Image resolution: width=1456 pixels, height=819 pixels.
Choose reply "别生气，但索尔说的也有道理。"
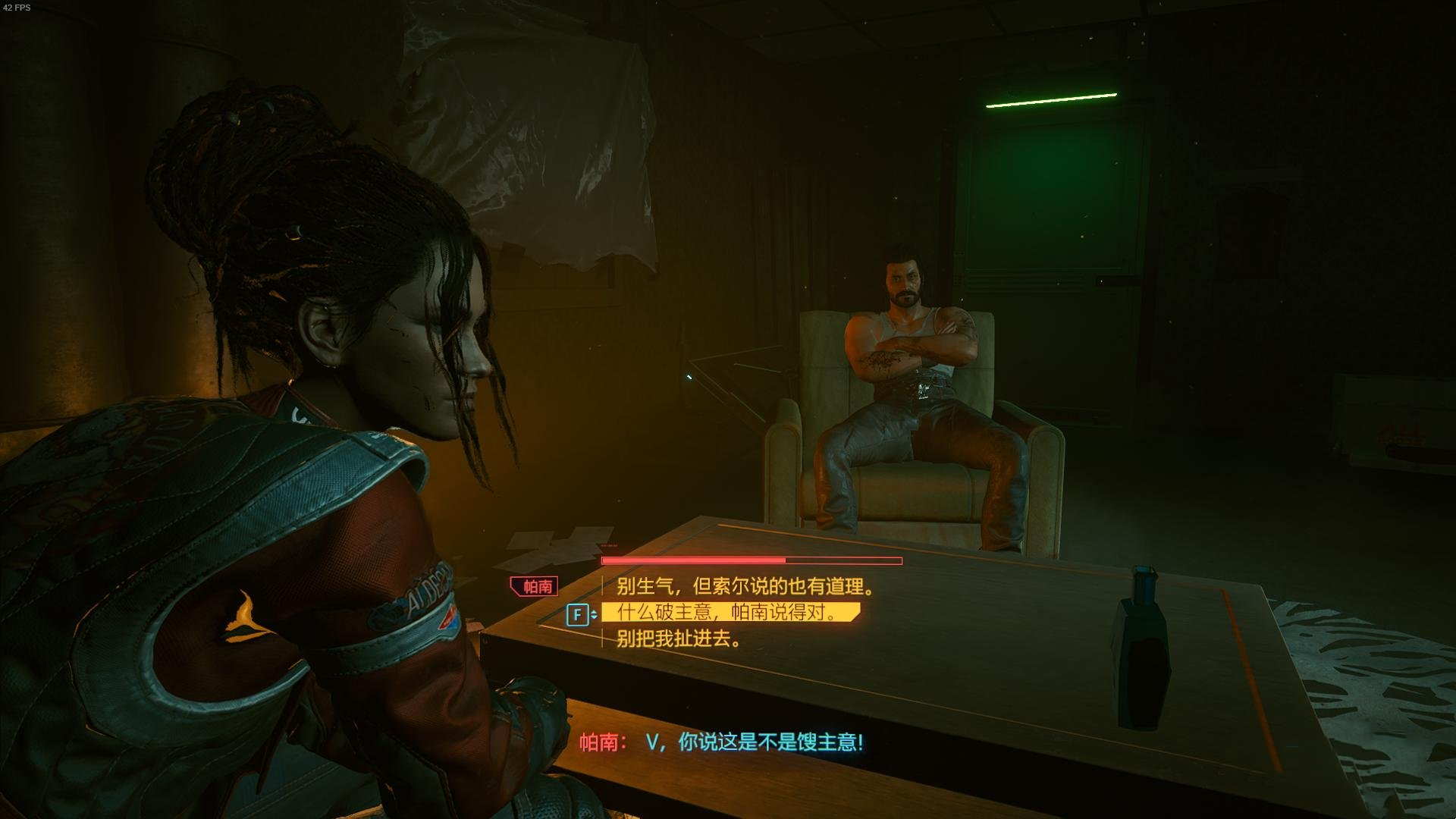[x=745, y=586]
